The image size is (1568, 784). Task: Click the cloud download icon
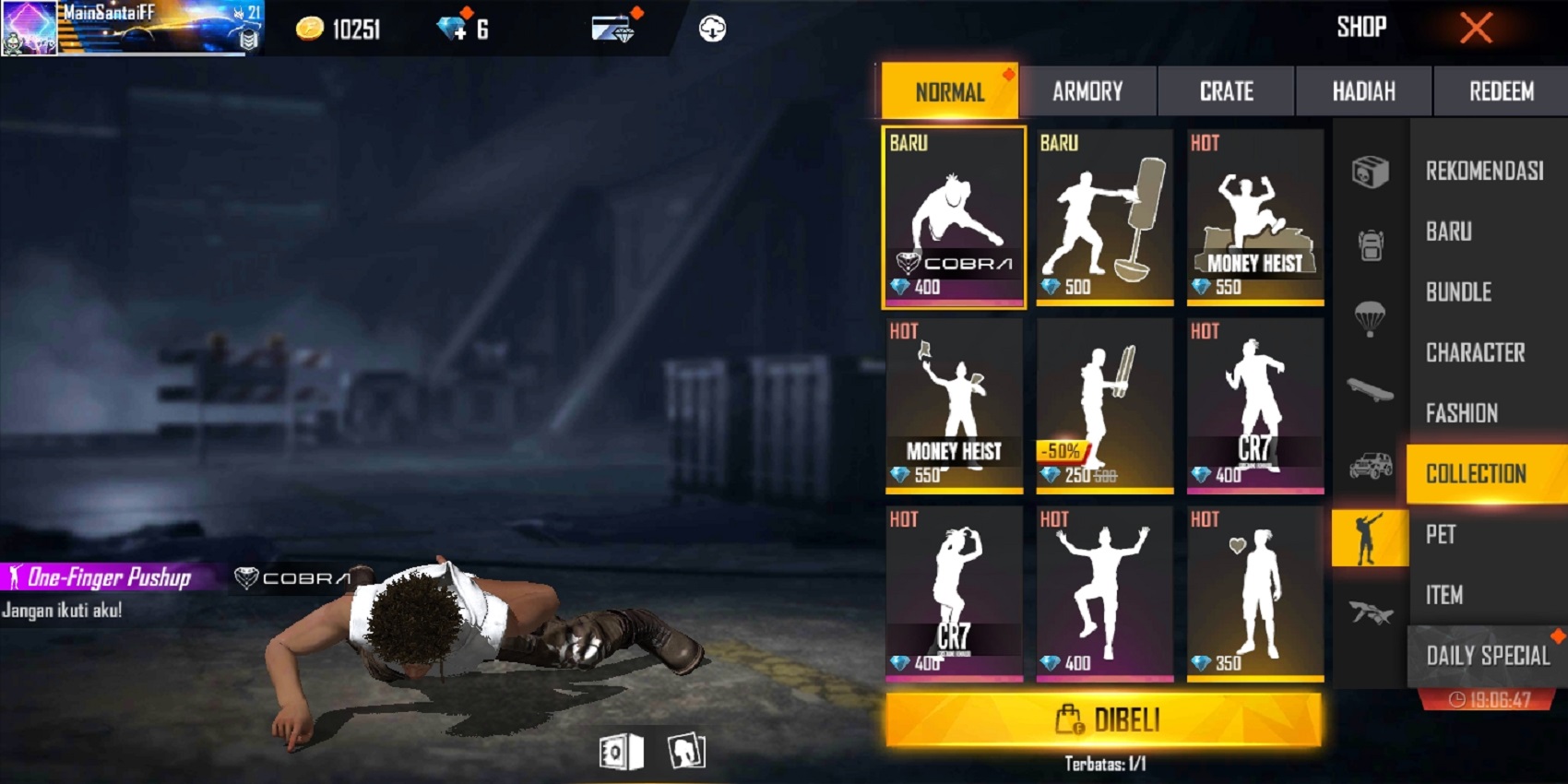tap(710, 28)
